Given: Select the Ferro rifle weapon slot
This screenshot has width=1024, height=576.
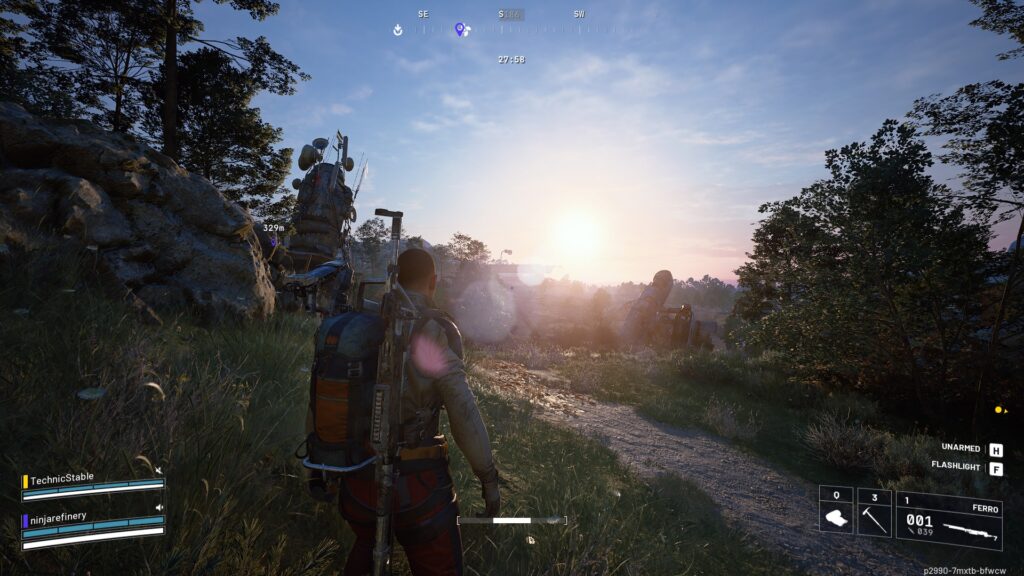Looking at the screenshot, I should tap(948, 521).
